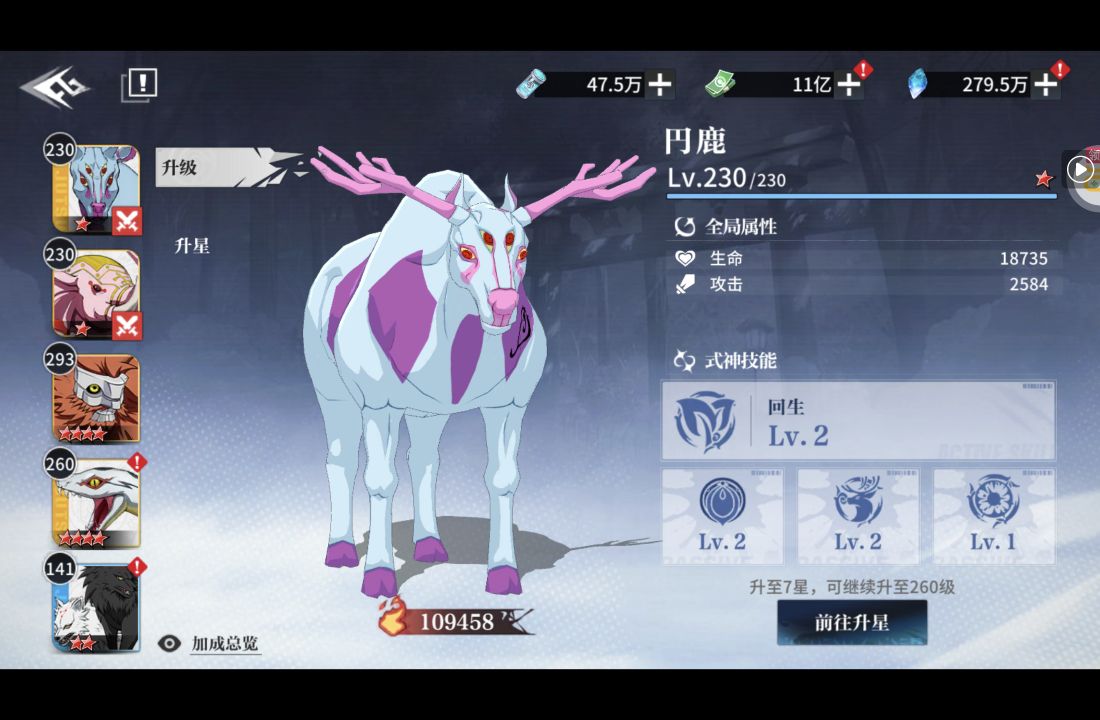The width and height of the screenshot is (1100, 720).
Task: View the teardrop emblem passive skill
Action: [722, 516]
